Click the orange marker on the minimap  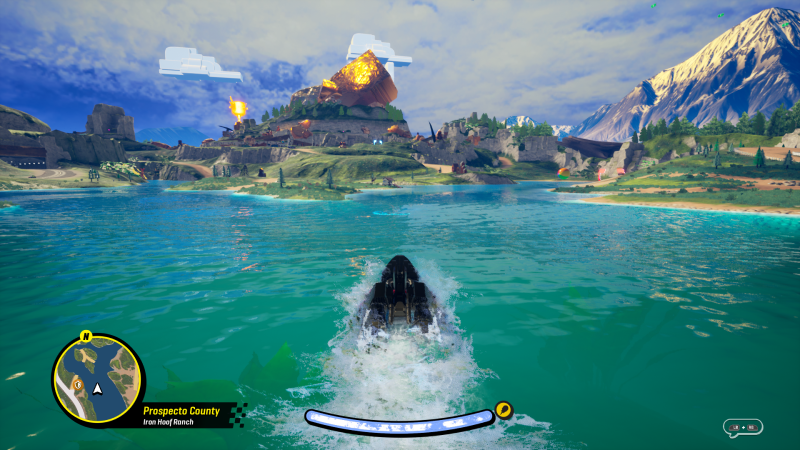pos(76,384)
